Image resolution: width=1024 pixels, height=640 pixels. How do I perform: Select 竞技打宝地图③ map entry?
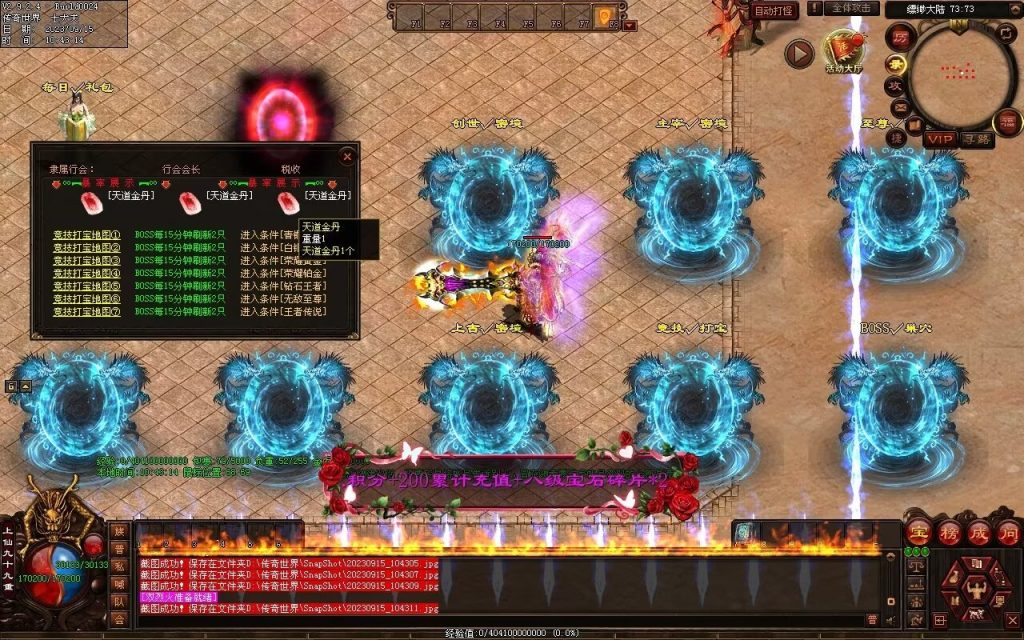click(x=87, y=260)
